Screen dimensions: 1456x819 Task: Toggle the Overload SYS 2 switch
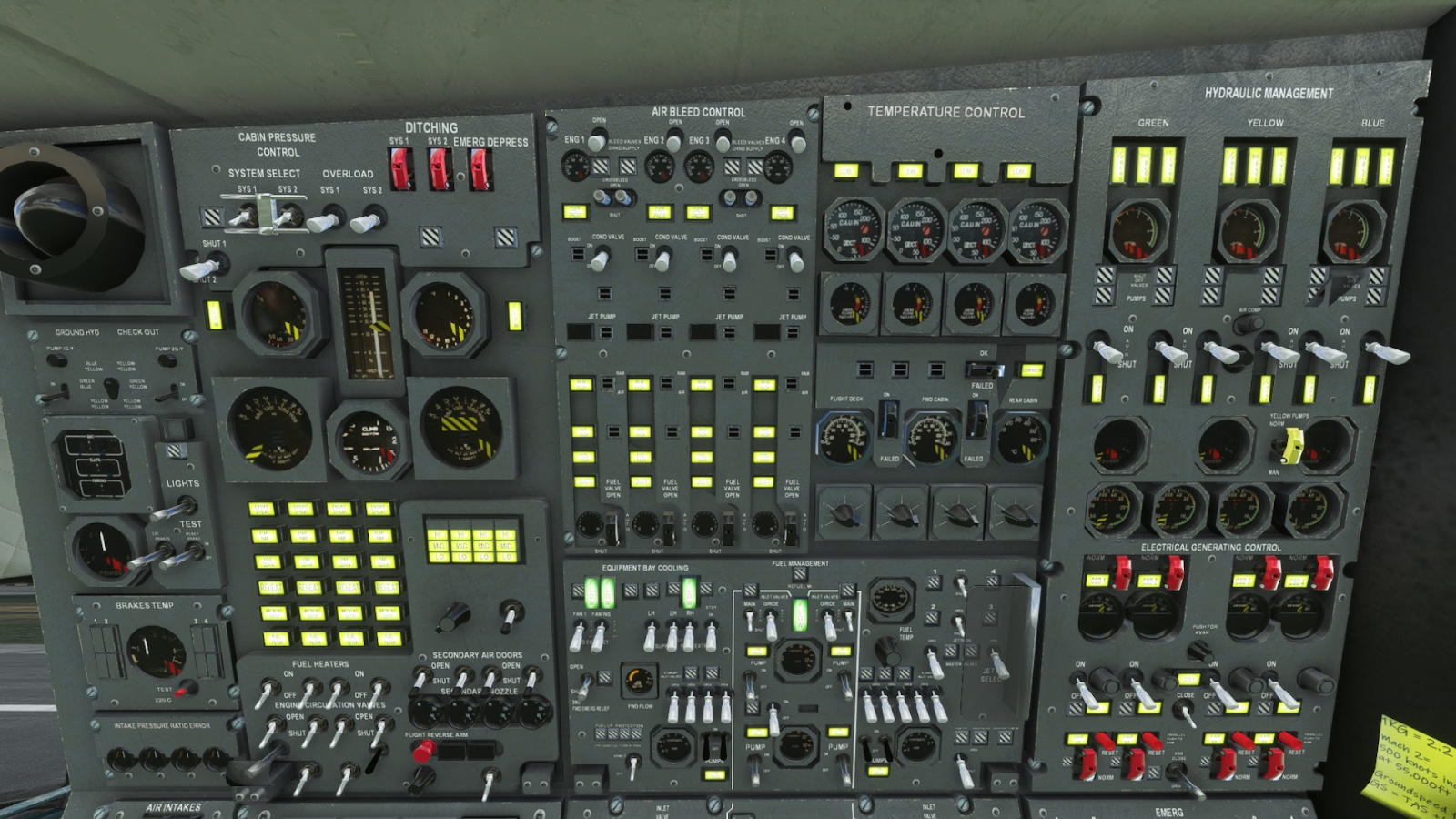369,219
